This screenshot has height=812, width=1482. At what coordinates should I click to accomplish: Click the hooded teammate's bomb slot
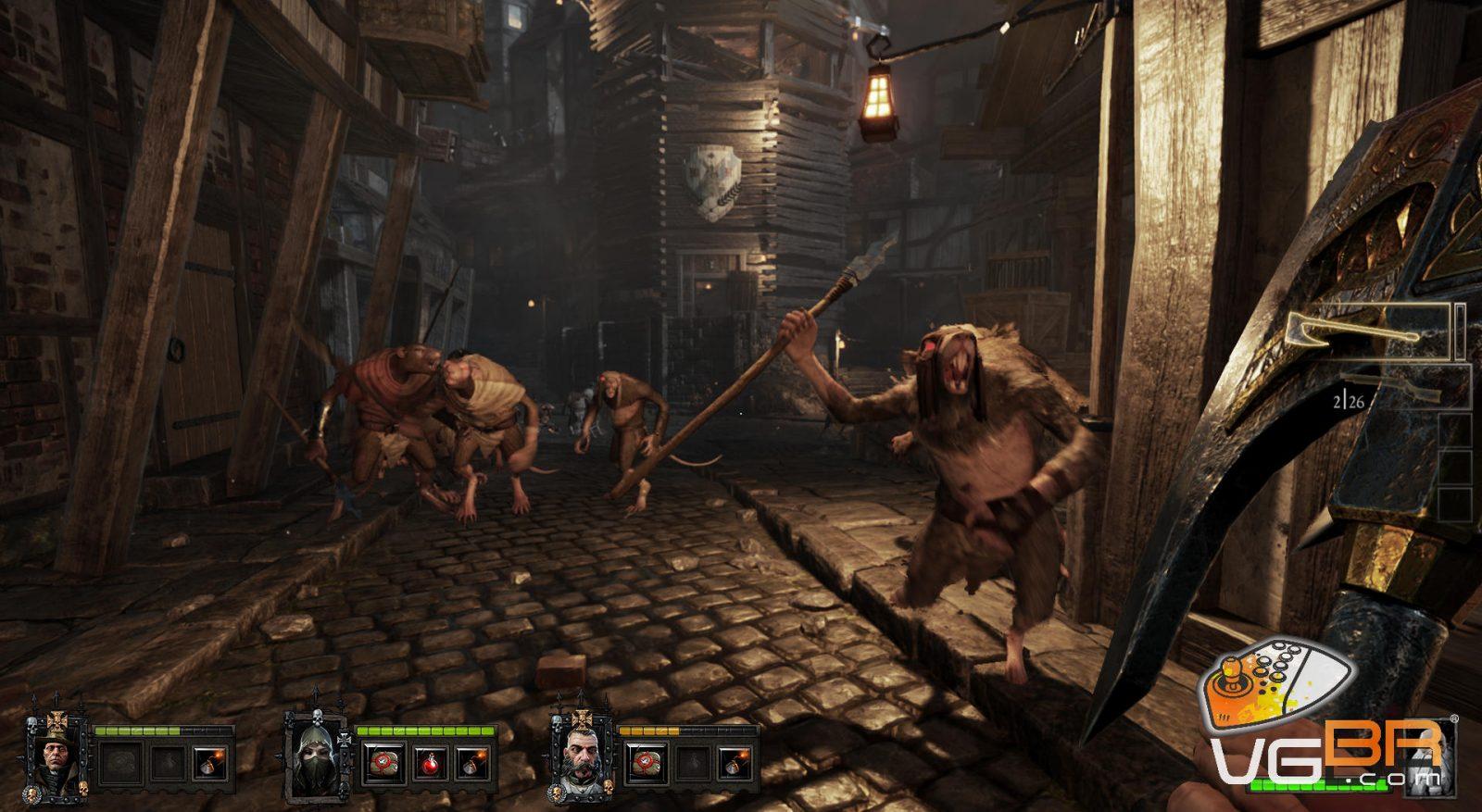pyautogui.click(x=473, y=764)
